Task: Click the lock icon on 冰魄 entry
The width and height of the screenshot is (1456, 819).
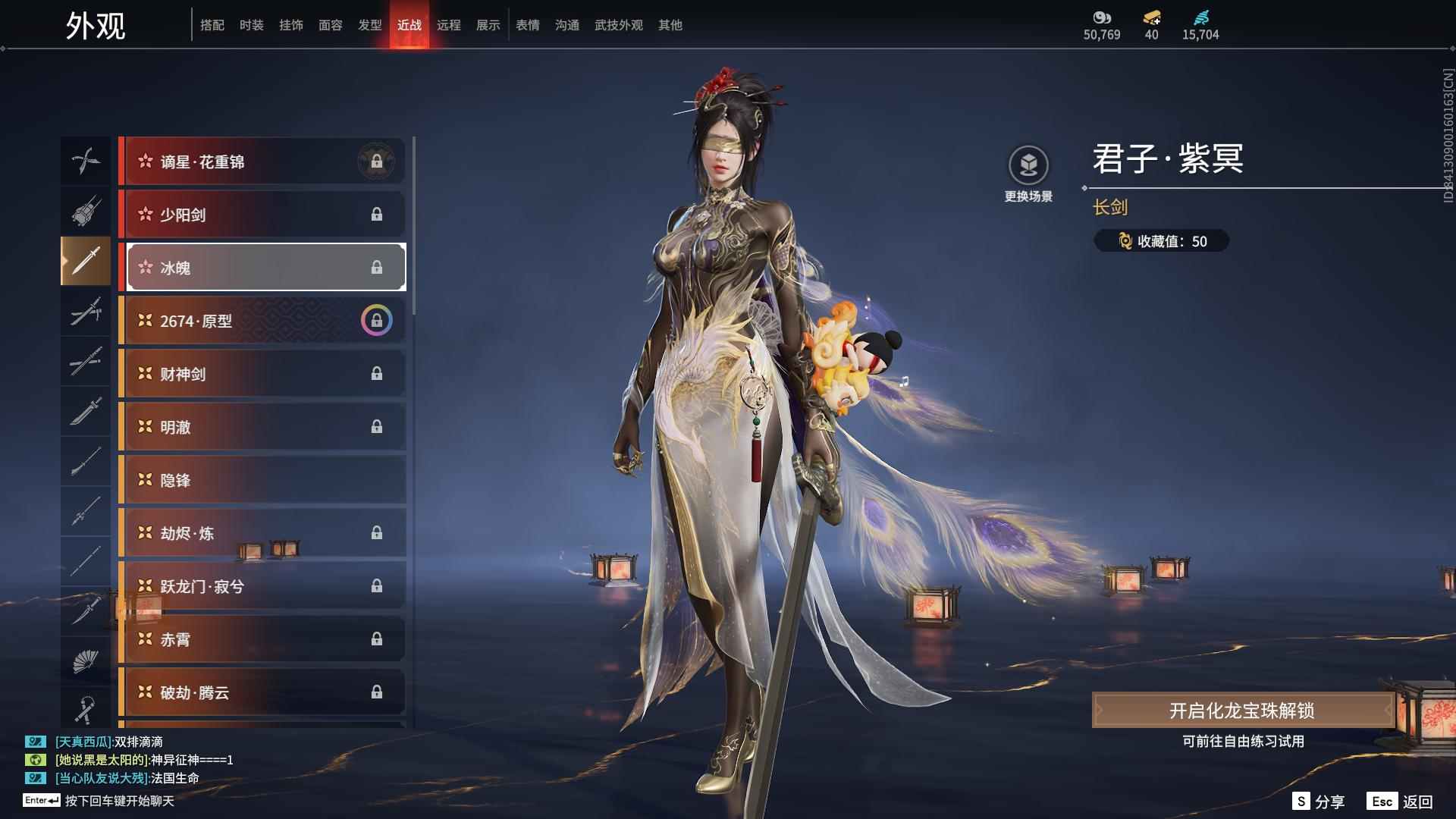Action: (377, 267)
